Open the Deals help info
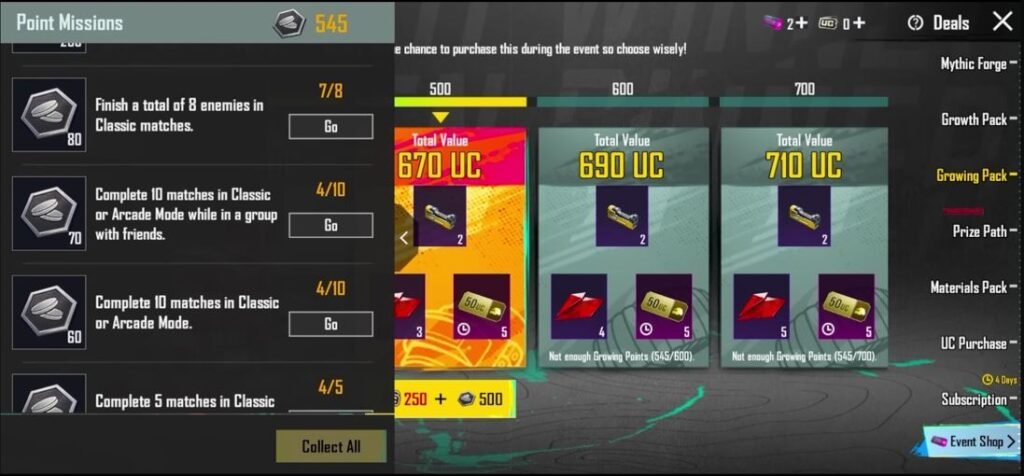This screenshot has height=476, width=1024. [x=915, y=23]
